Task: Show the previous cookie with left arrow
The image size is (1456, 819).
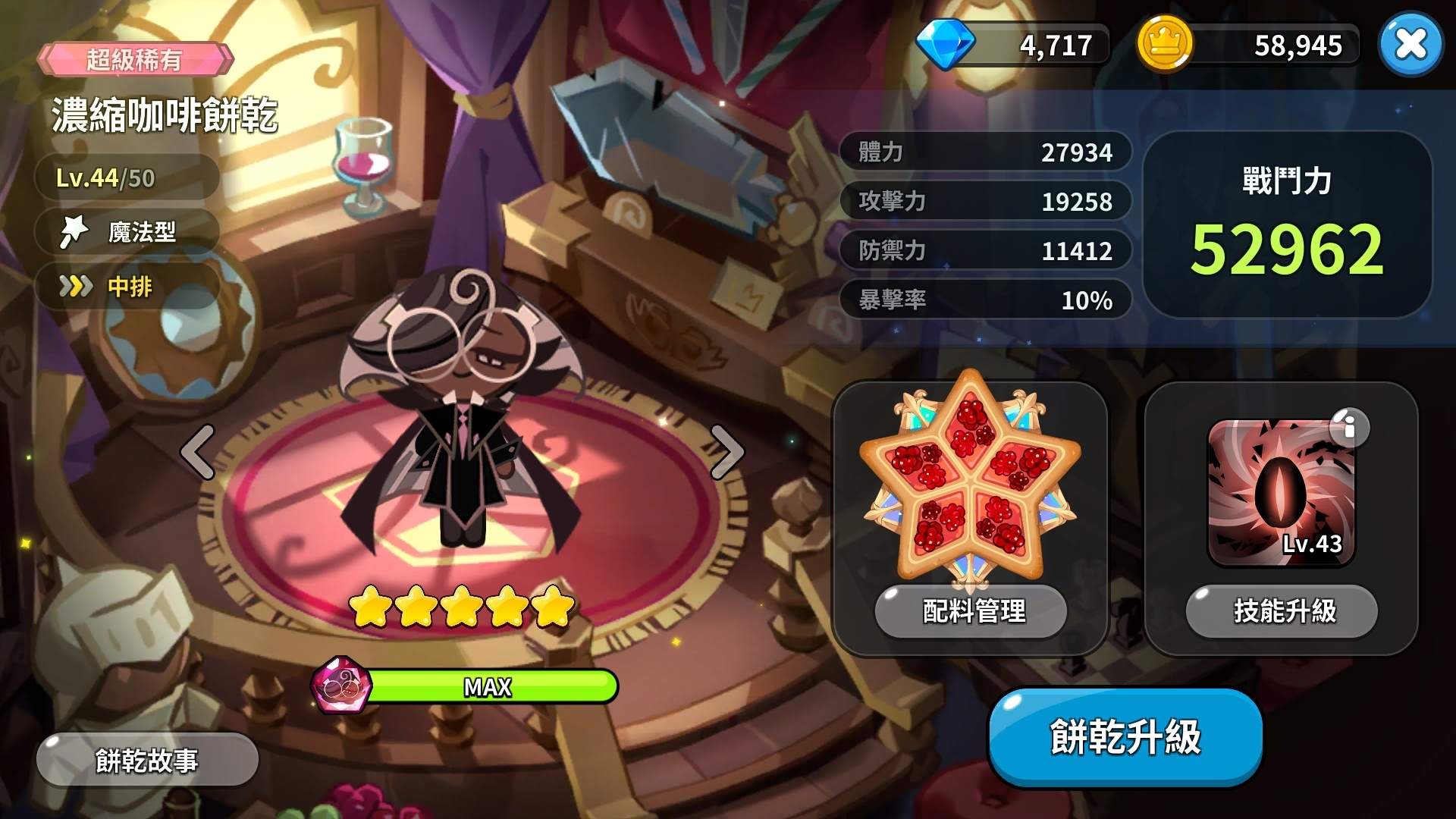Action: click(198, 452)
